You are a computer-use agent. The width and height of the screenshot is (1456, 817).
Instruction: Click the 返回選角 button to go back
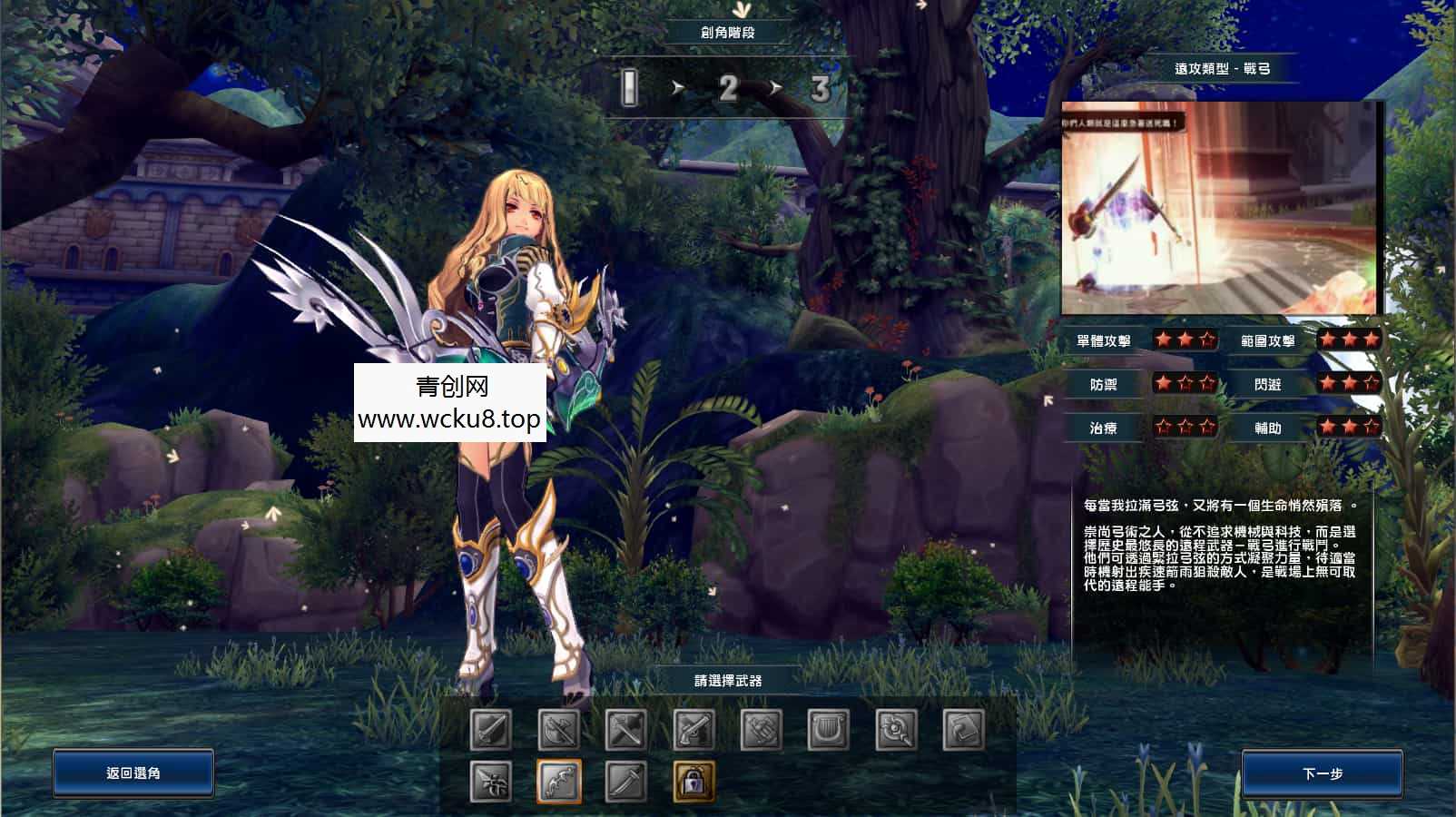pos(133,773)
